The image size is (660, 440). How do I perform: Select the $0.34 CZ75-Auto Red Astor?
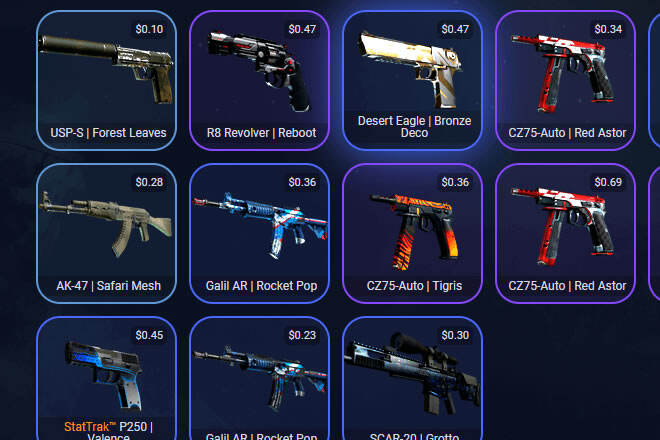(x=565, y=80)
